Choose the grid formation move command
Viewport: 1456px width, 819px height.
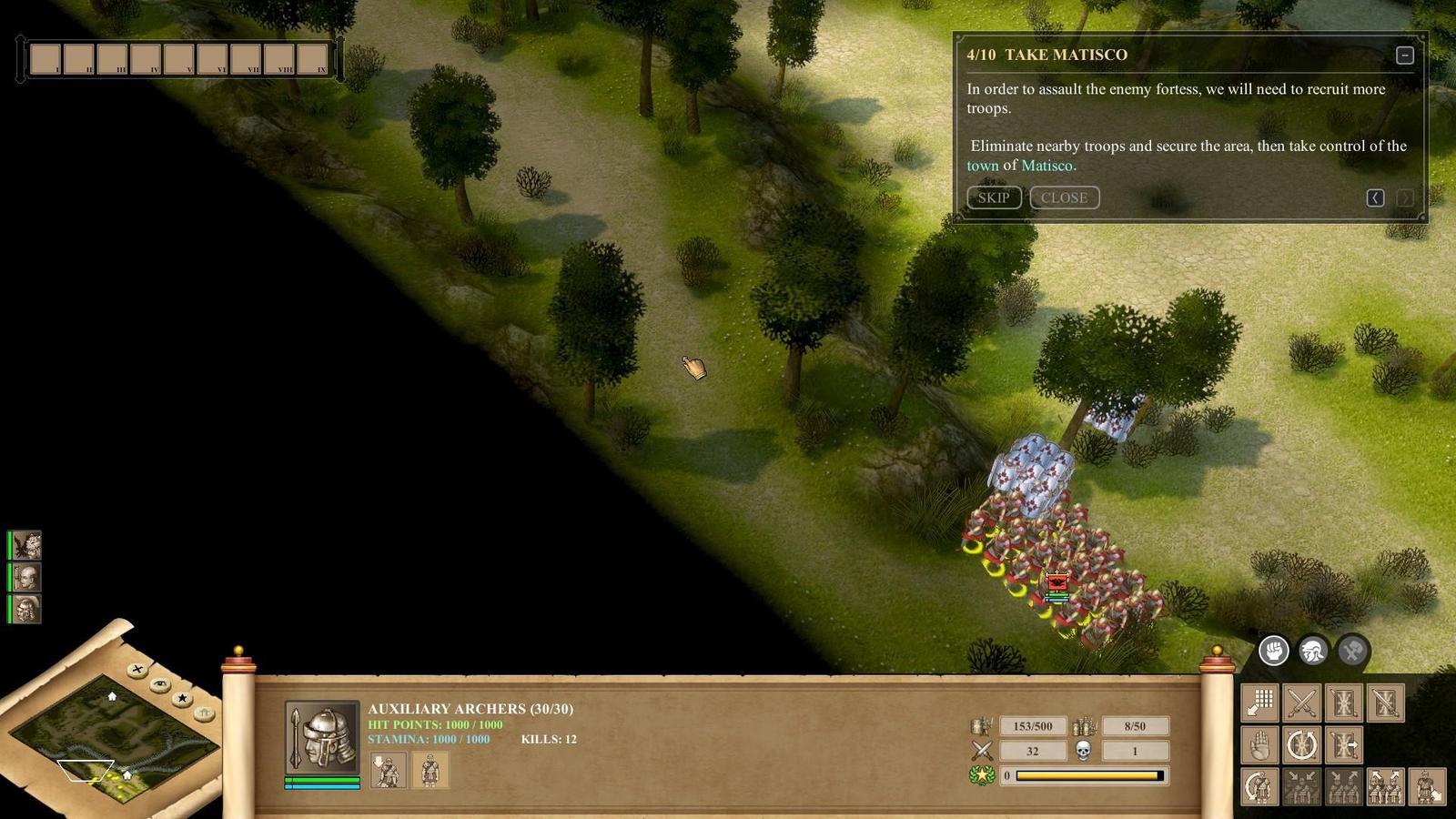tap(1259, 703)
